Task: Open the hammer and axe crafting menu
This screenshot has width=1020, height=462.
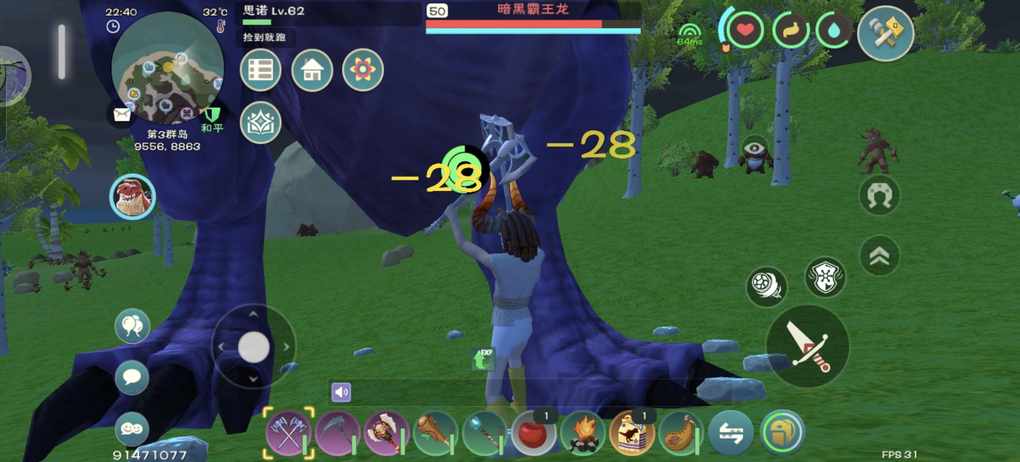Action: pos(885,33)
